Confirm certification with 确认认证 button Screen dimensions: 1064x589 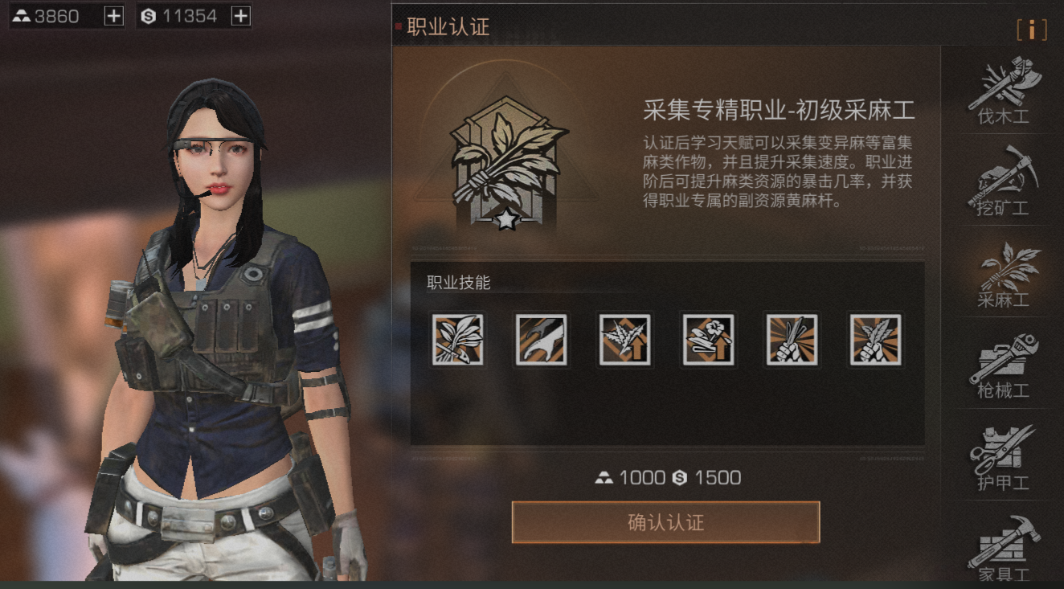click(665, 522)
